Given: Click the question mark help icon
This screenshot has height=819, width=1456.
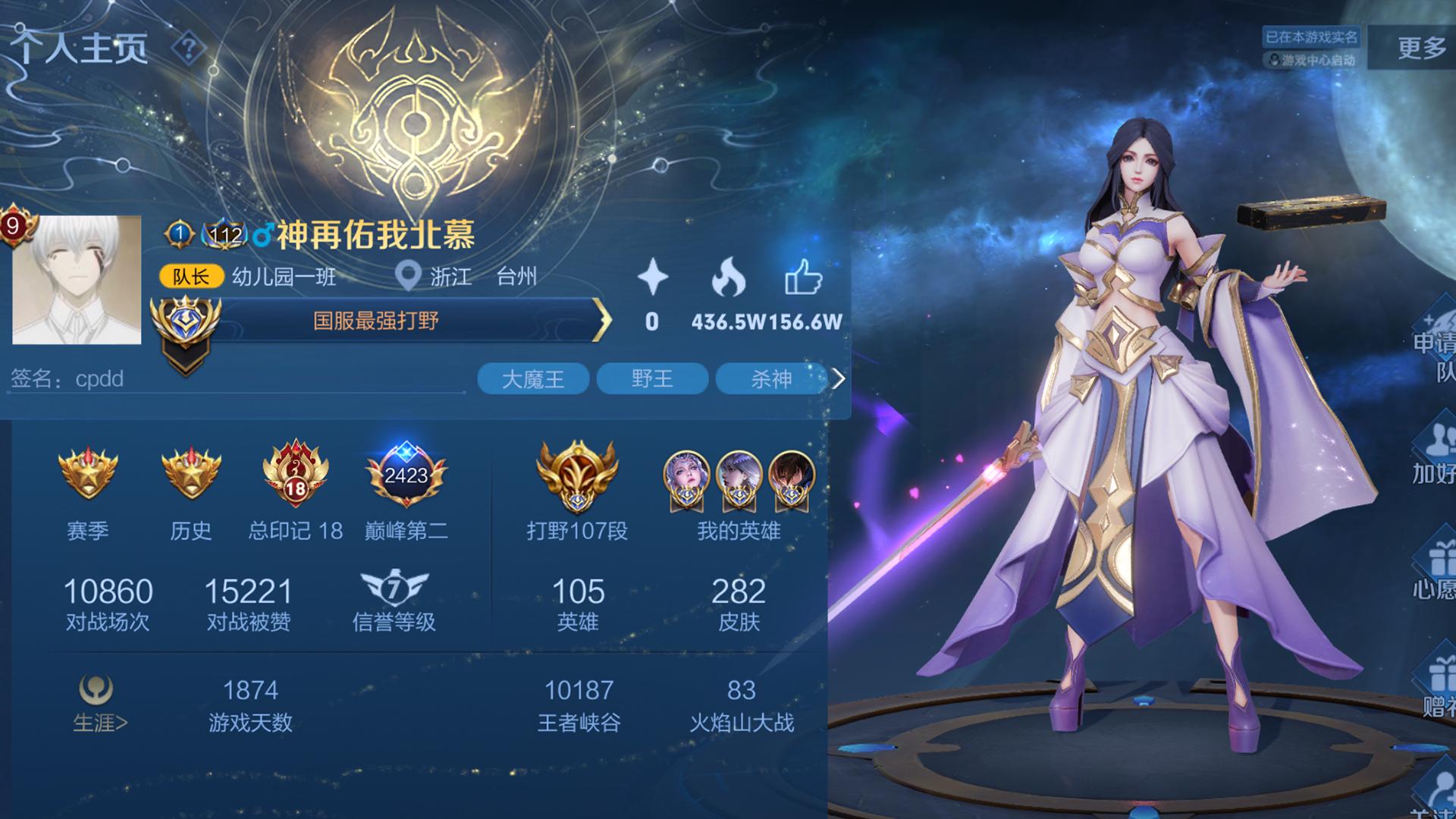Looking at the screenshot, I should pyautogui.click(x=188, y=50).
